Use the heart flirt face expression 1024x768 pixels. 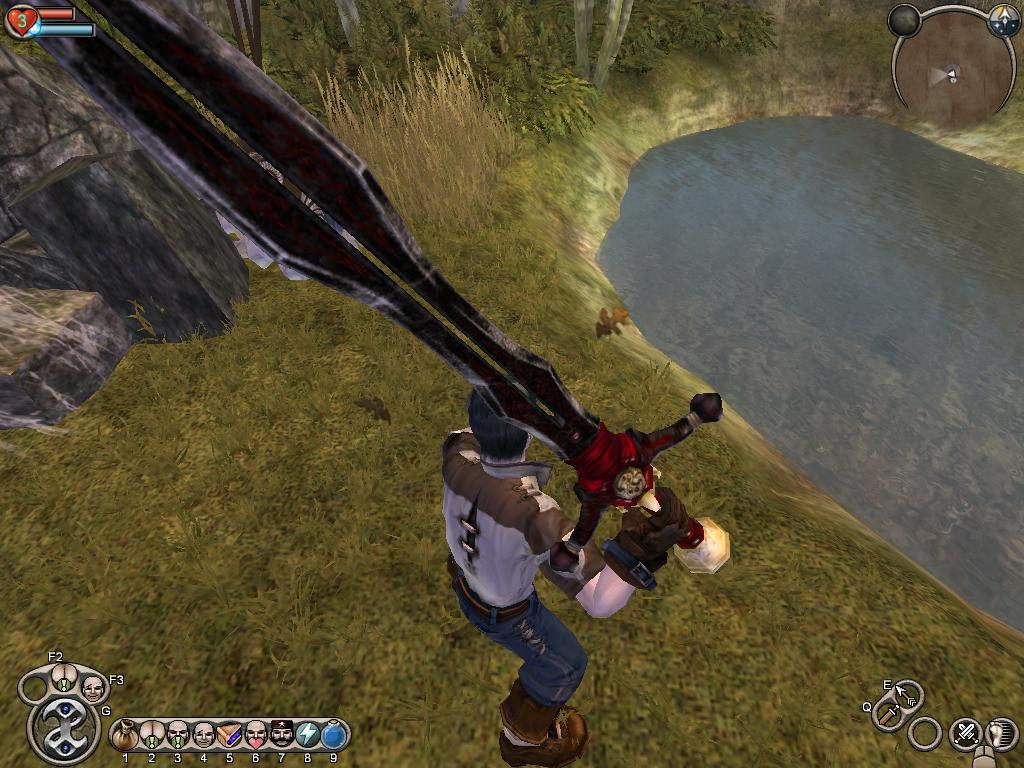(x=255, y=735)
